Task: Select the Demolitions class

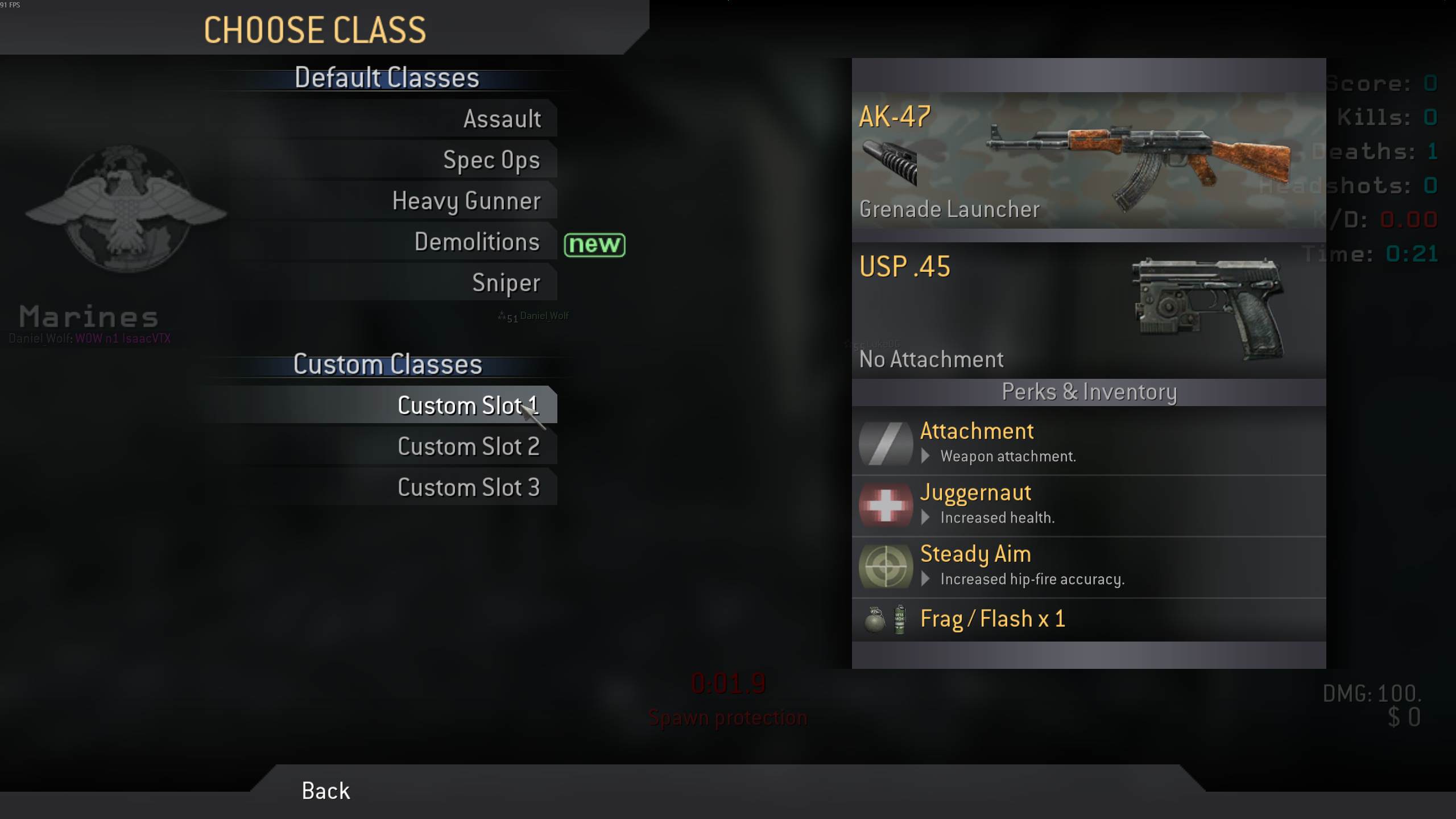Action: pyautogui.click(x=477, y=242)
